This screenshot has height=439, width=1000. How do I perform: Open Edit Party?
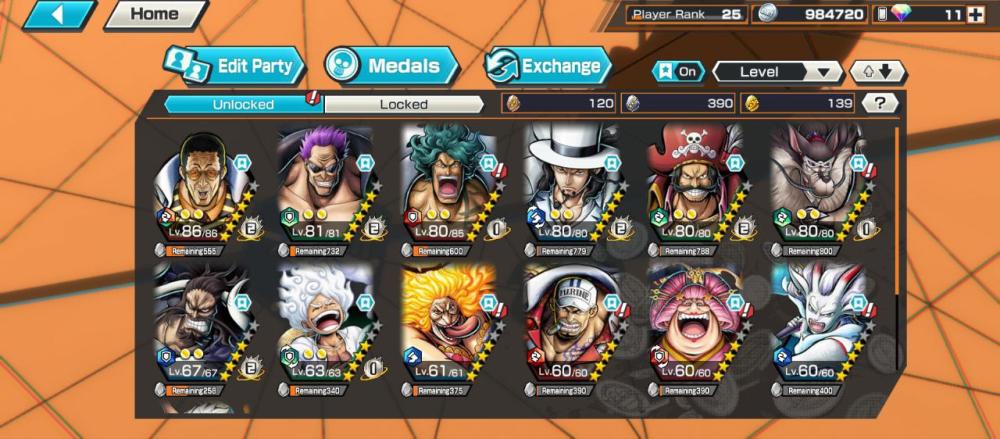click(x=235, y=67)
